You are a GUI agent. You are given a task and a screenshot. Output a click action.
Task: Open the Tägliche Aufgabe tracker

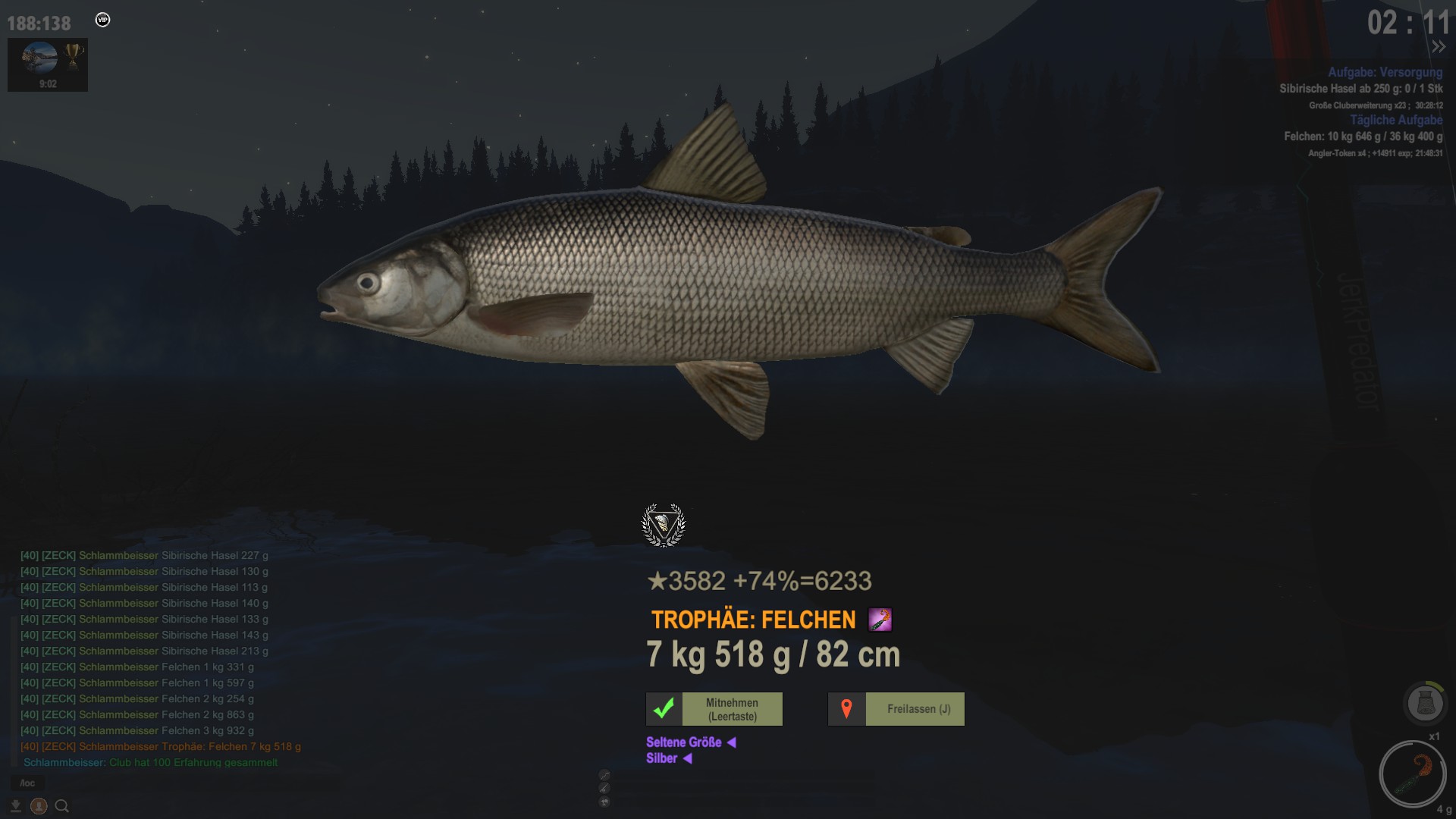point(1396,120)
